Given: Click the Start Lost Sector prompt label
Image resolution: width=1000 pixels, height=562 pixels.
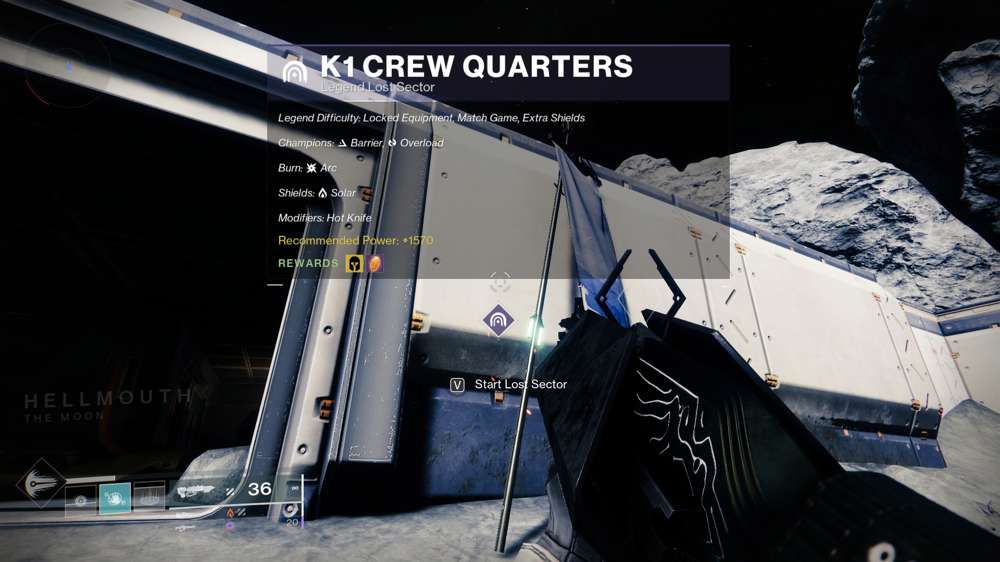Looking at the screenshot, I should pos(520,384).
